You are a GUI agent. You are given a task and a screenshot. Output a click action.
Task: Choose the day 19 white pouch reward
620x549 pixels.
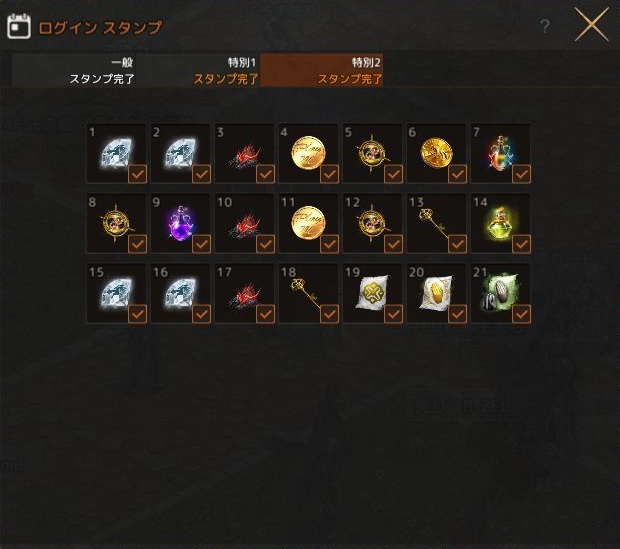373,293
